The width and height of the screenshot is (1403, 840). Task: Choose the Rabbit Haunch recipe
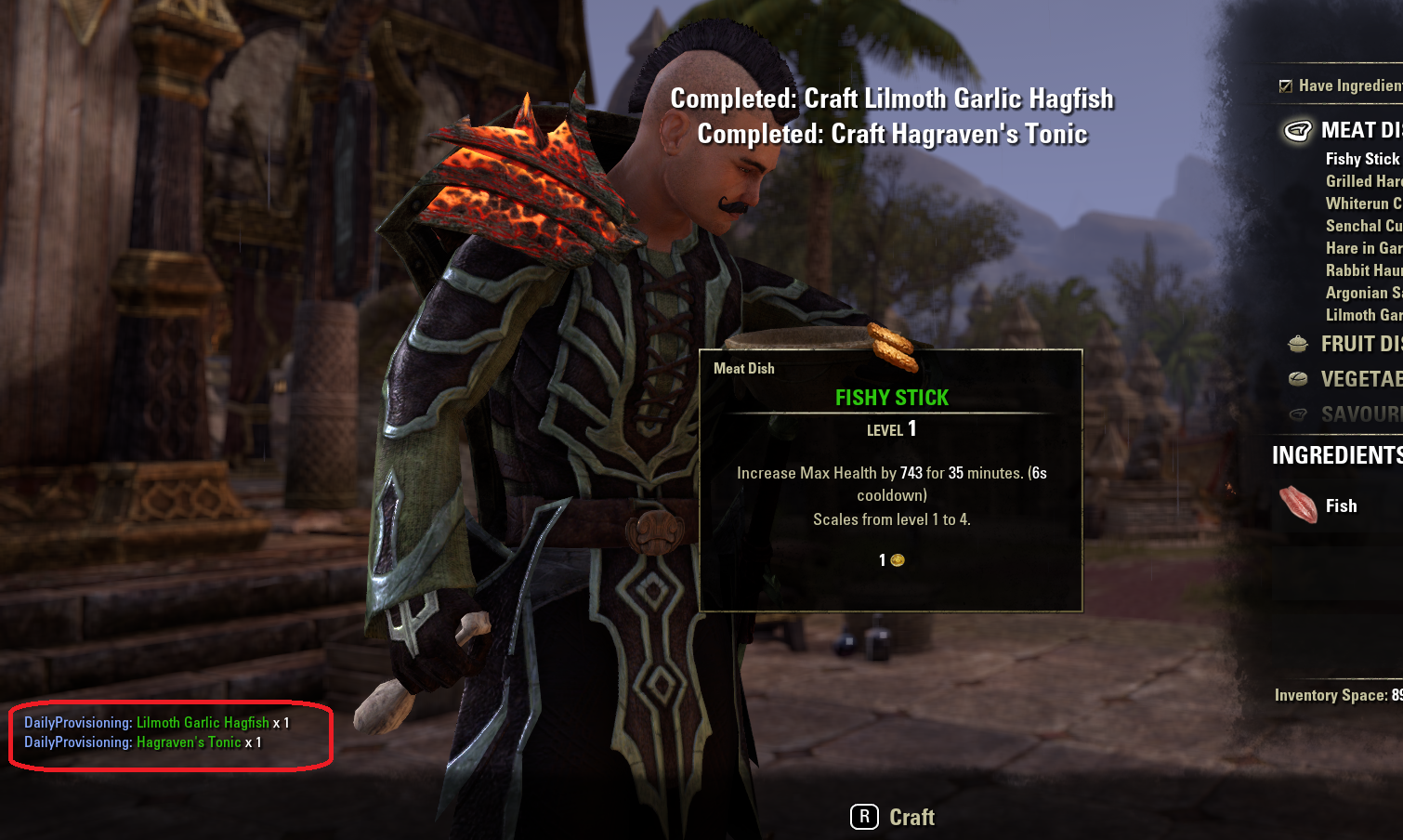1363,270
